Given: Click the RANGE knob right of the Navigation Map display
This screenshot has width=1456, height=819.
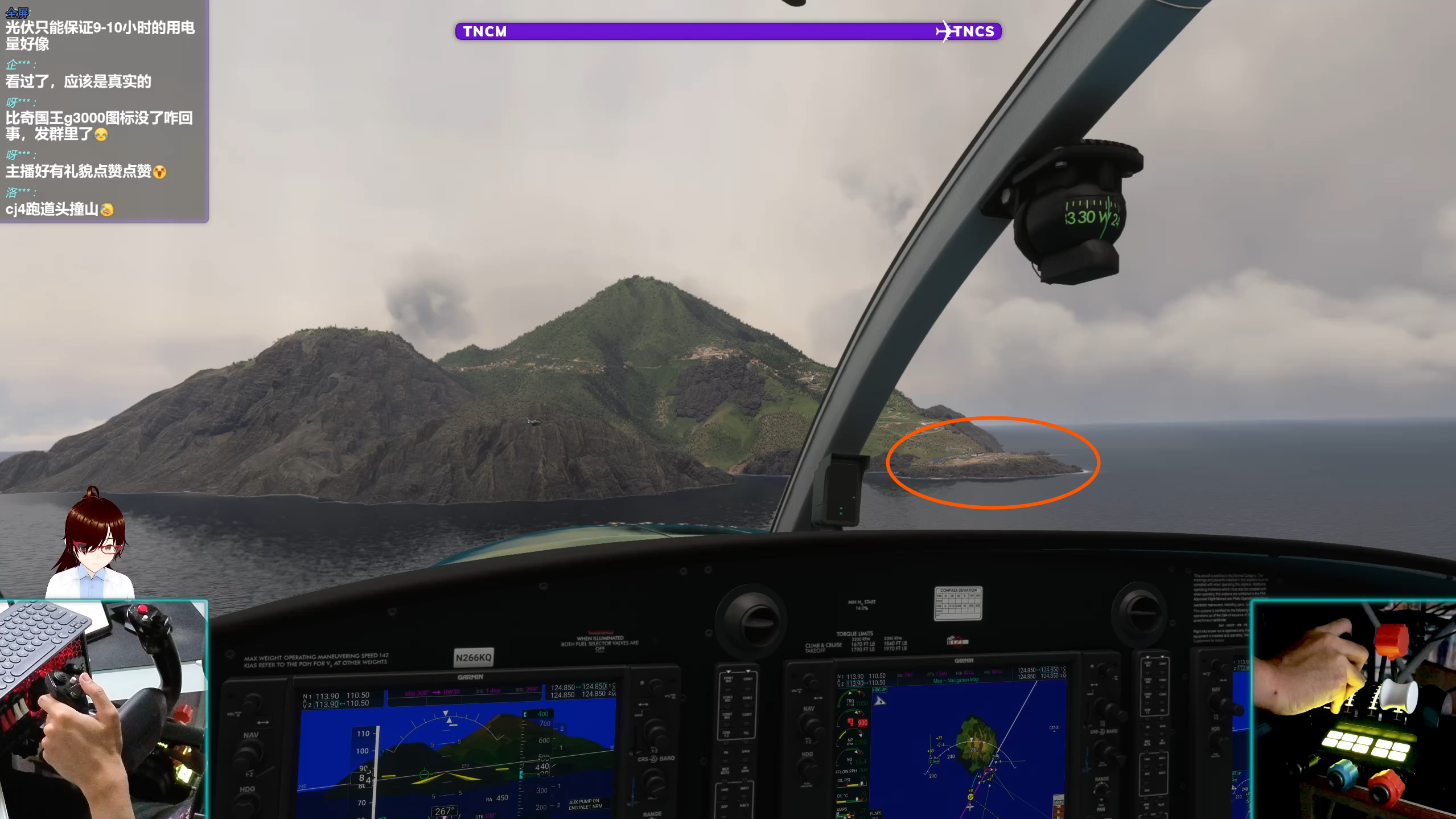Looking at the screenshot, I should (x=1101, y=791).
